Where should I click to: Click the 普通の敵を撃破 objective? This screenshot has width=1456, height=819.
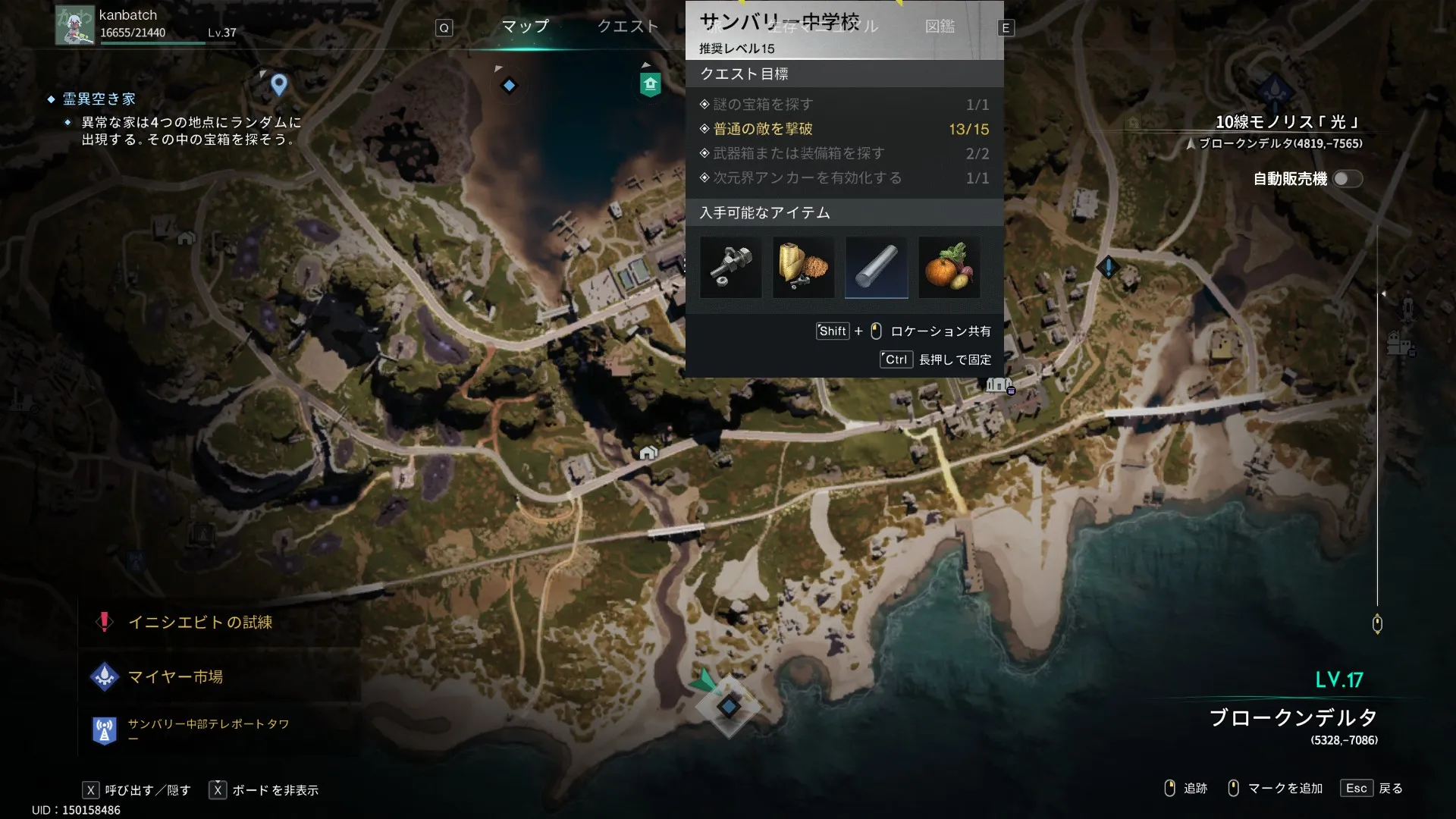coord(762,129)
